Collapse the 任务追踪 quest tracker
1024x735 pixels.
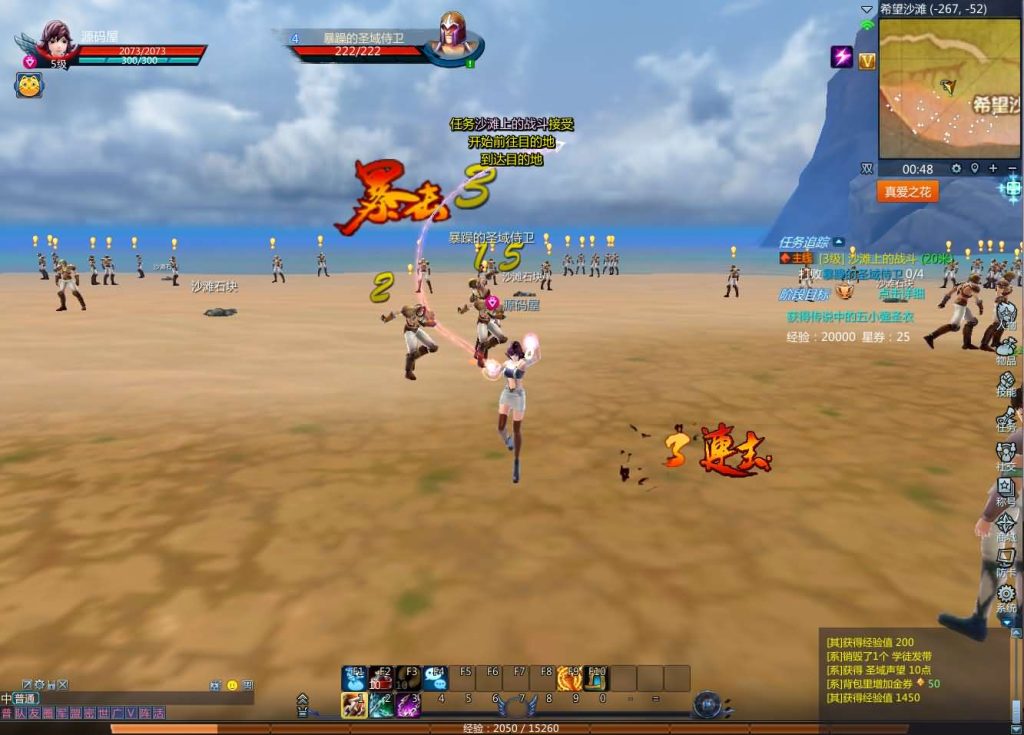point(839,241)
